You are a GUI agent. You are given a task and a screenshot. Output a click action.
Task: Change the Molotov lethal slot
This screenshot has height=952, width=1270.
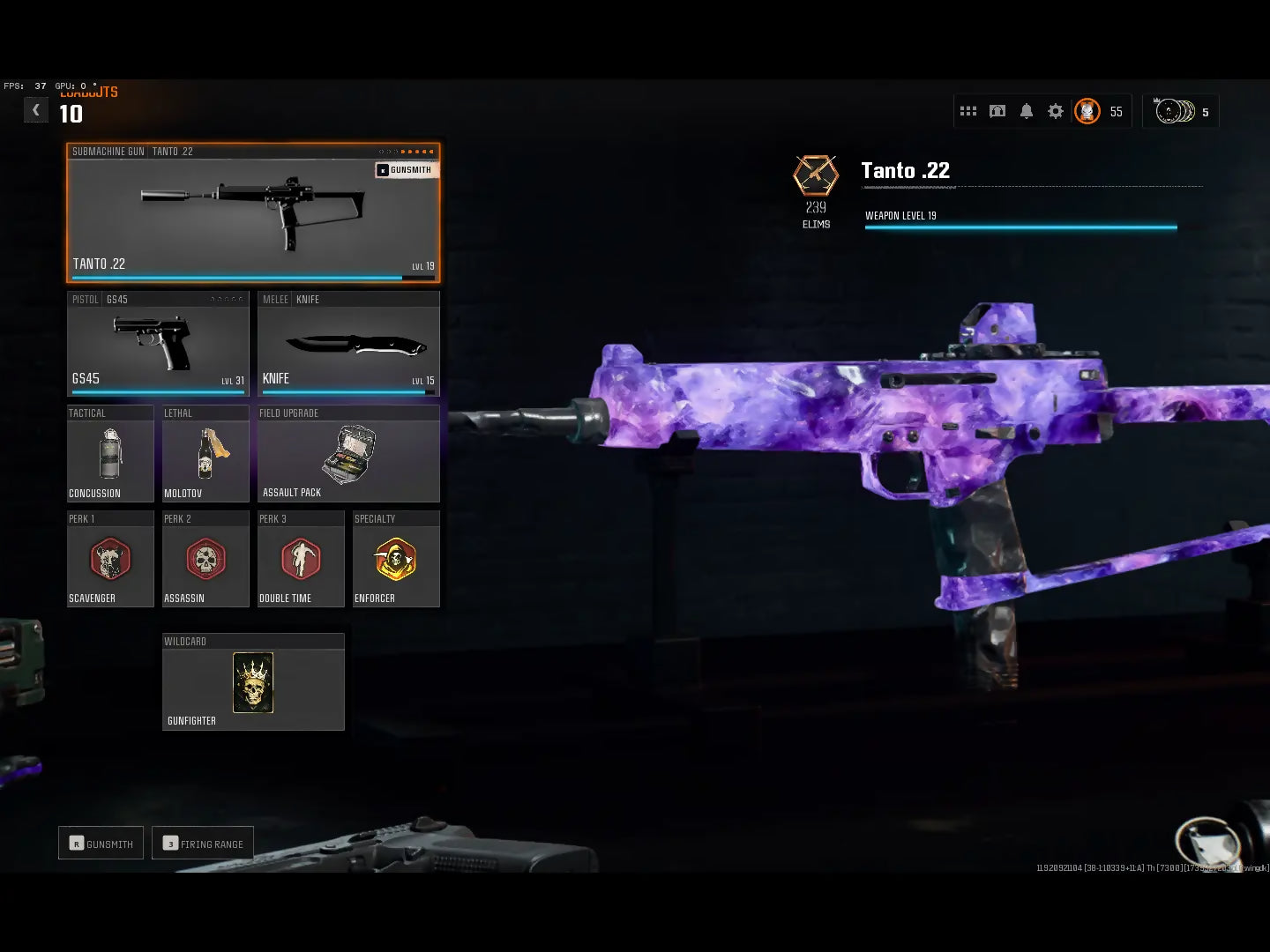(205, 454)
